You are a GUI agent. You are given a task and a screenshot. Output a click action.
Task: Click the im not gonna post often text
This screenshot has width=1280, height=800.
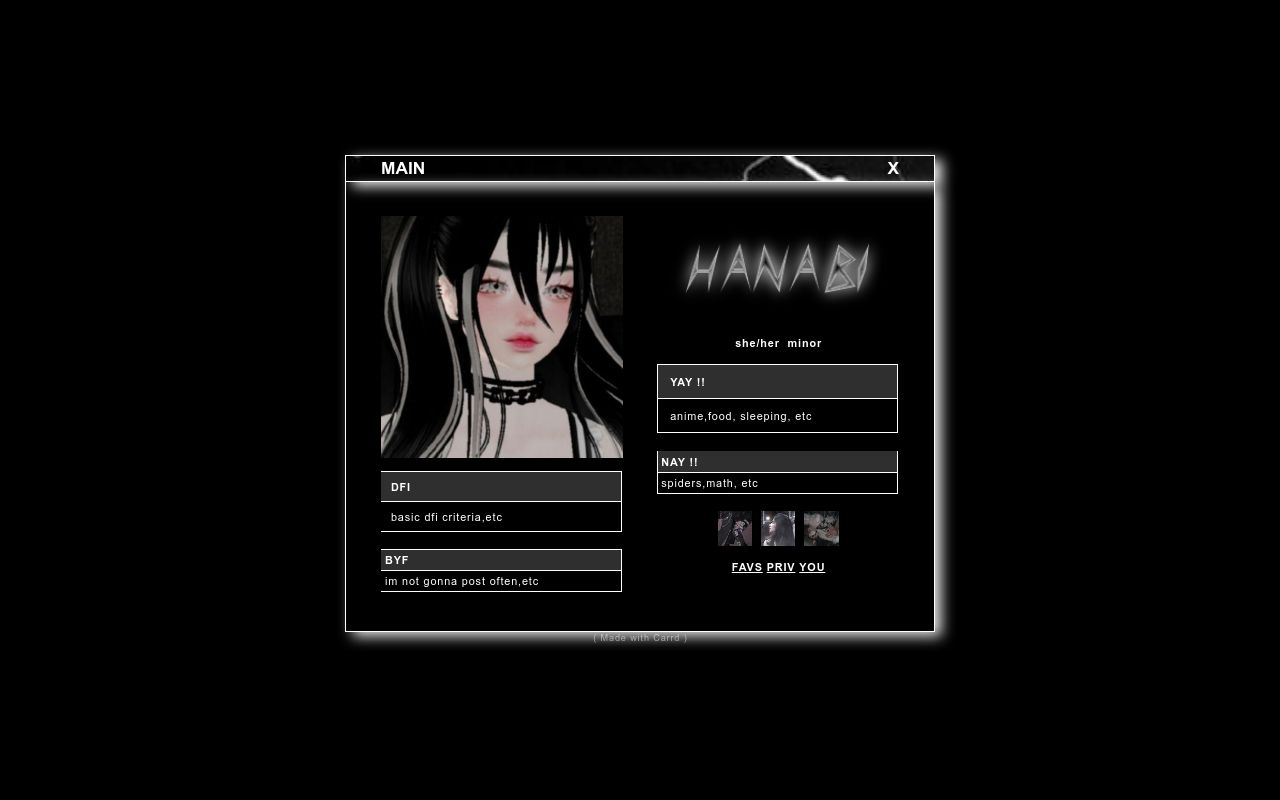click(500, 581)
